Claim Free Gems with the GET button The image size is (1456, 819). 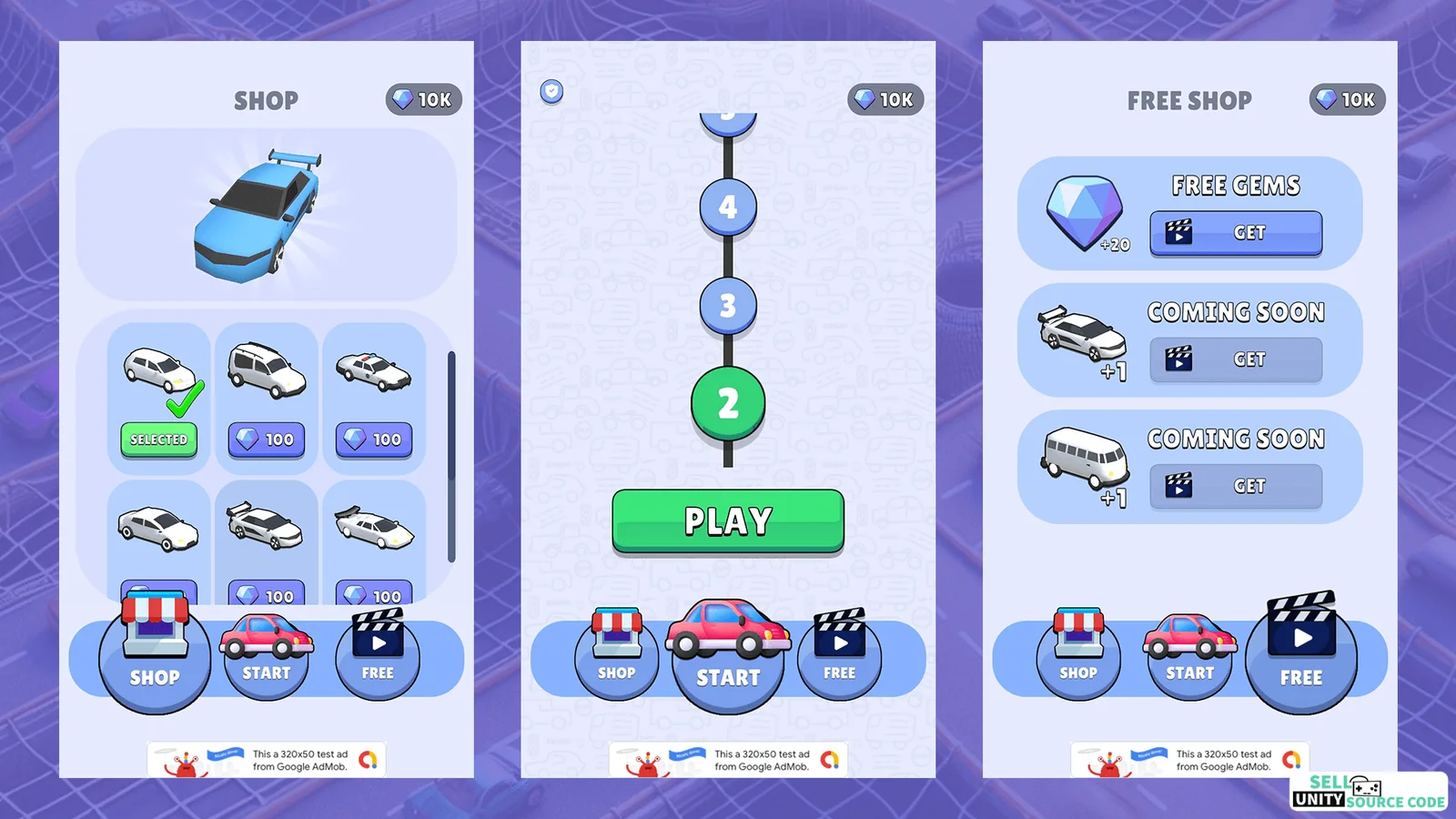pyautogui.click(x=1236, y=233)
